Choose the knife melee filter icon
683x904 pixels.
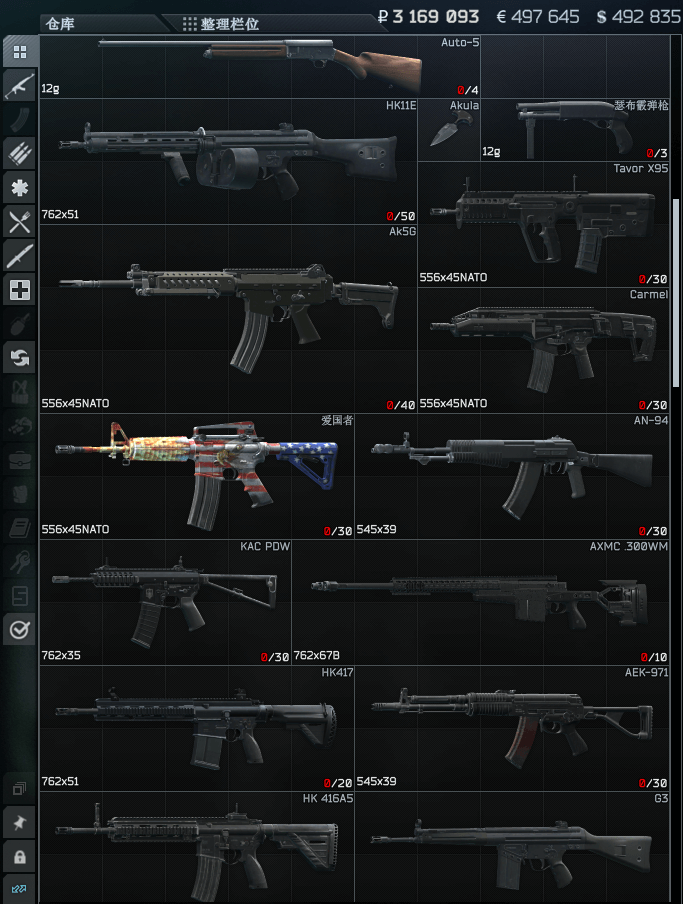pos(19,256)
